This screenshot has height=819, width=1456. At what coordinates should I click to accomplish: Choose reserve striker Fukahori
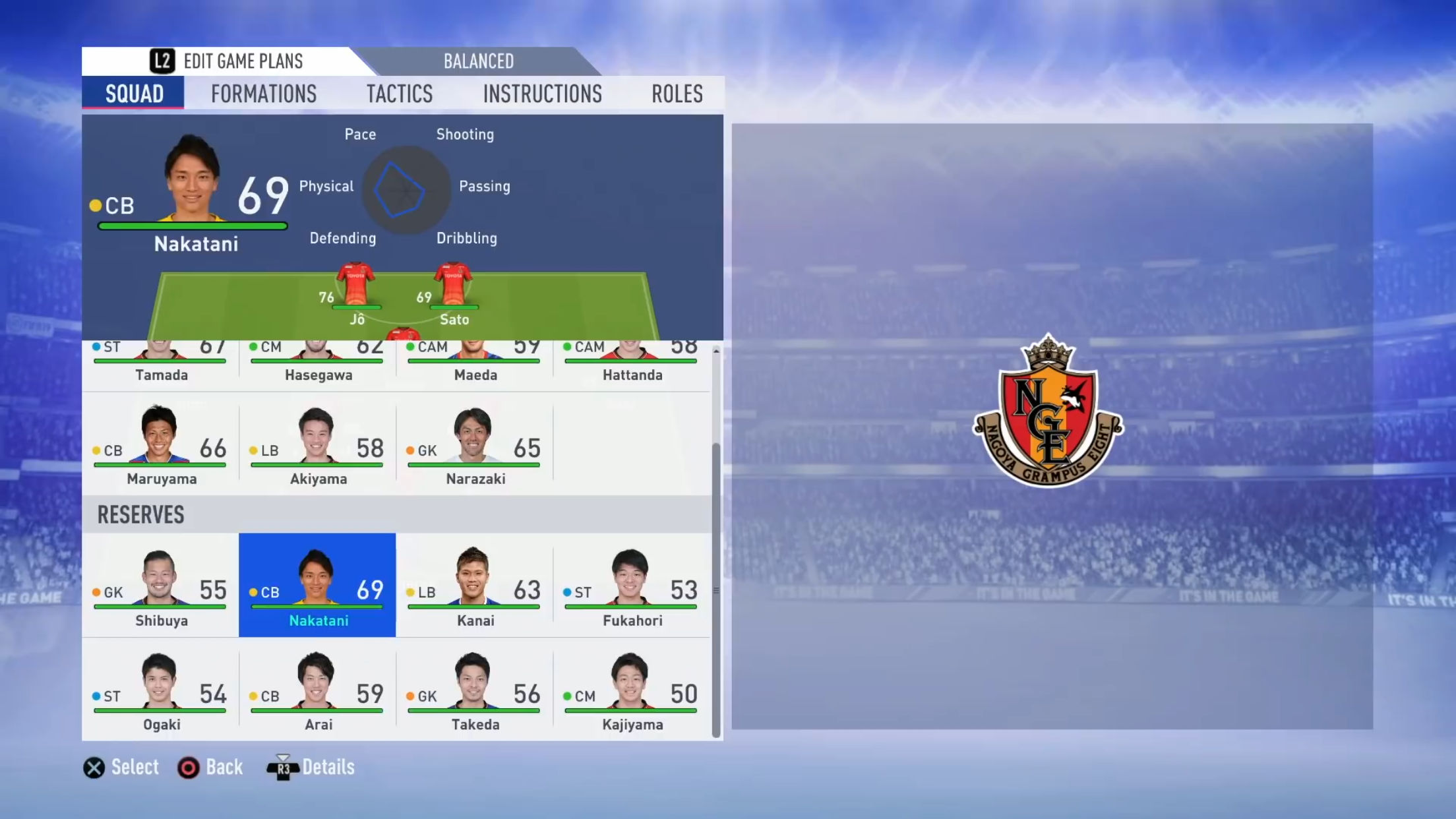pyautogui.click(x=631, y=585)
